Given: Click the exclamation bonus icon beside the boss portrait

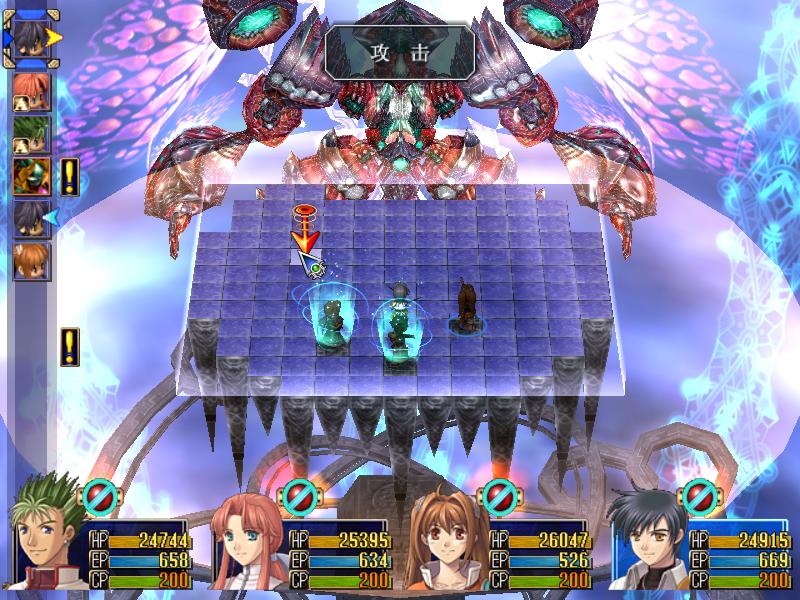Looking at the screenshot, I should click(69, 177).
